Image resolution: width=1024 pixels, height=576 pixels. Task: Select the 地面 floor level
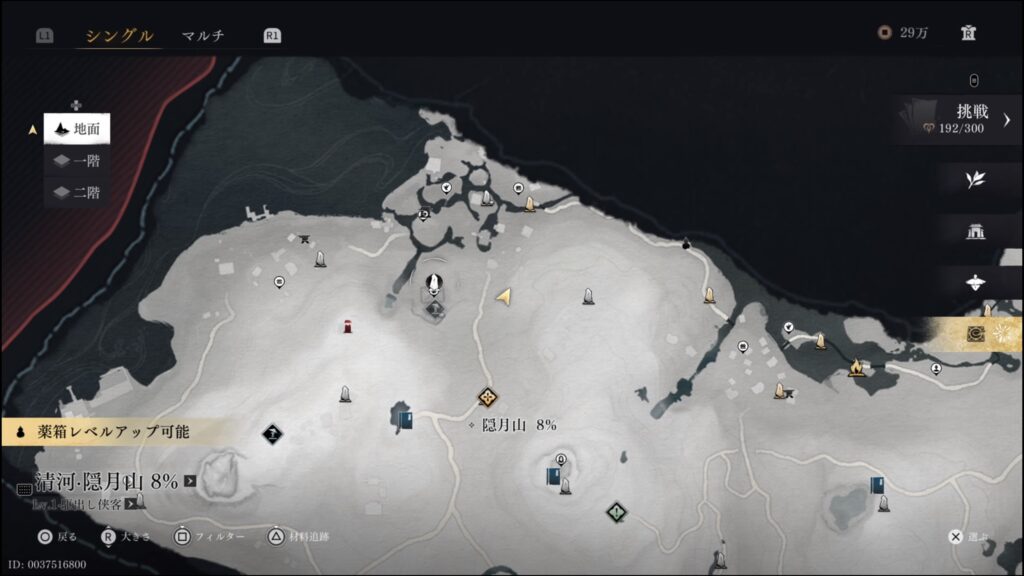77,129
